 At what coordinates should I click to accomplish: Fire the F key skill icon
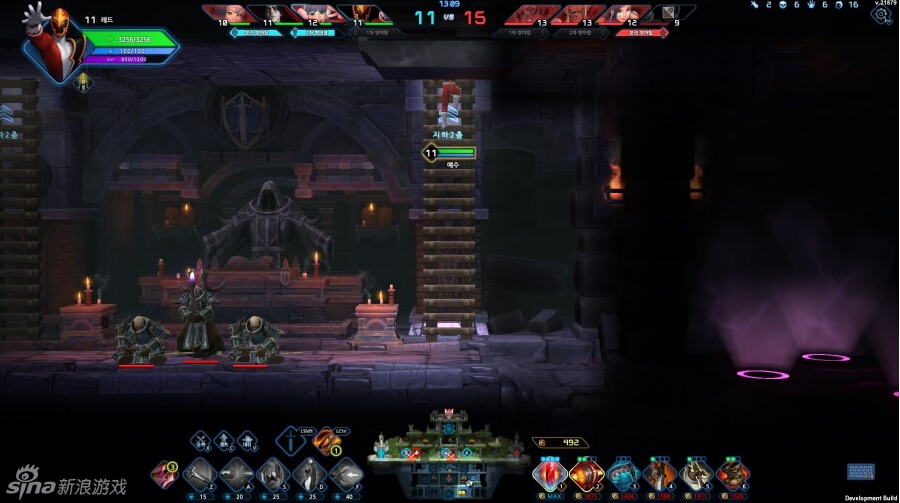coord(345,474)
